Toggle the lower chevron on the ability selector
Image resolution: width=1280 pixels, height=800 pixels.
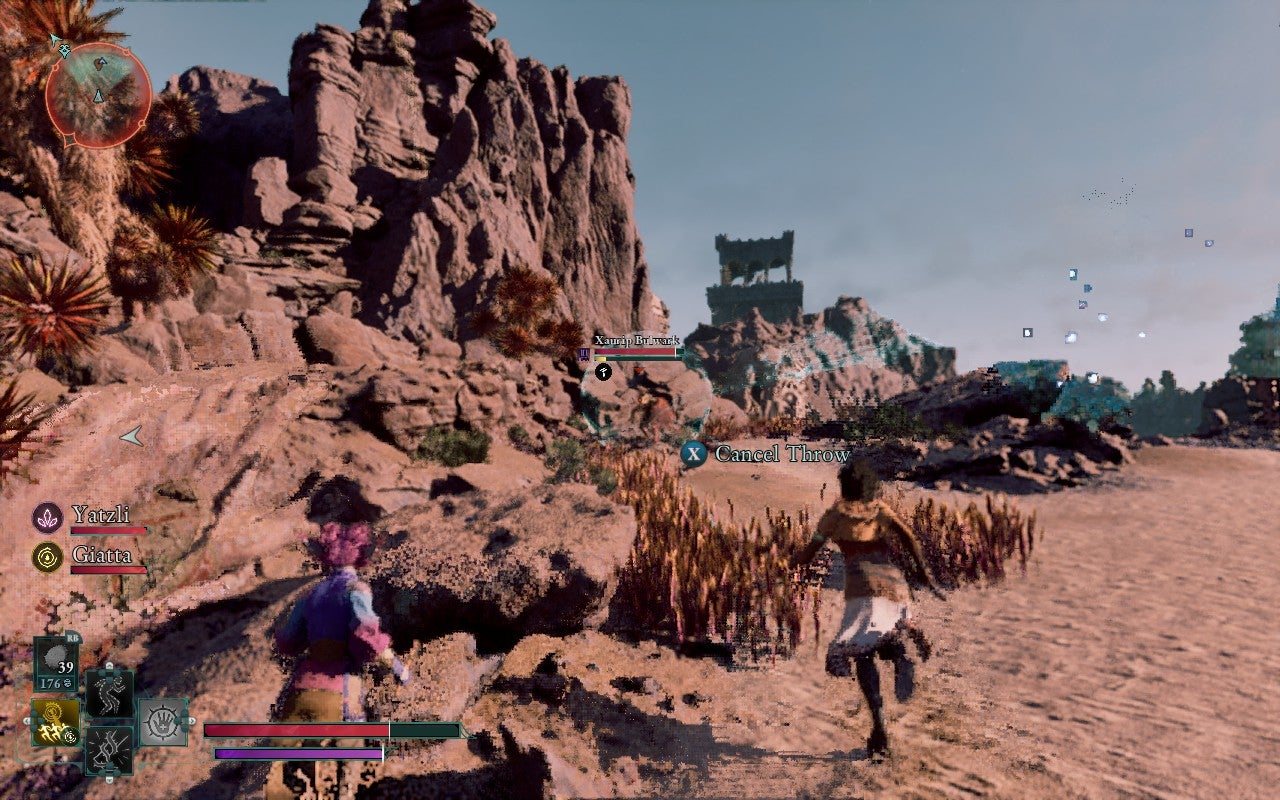[110, 780]
